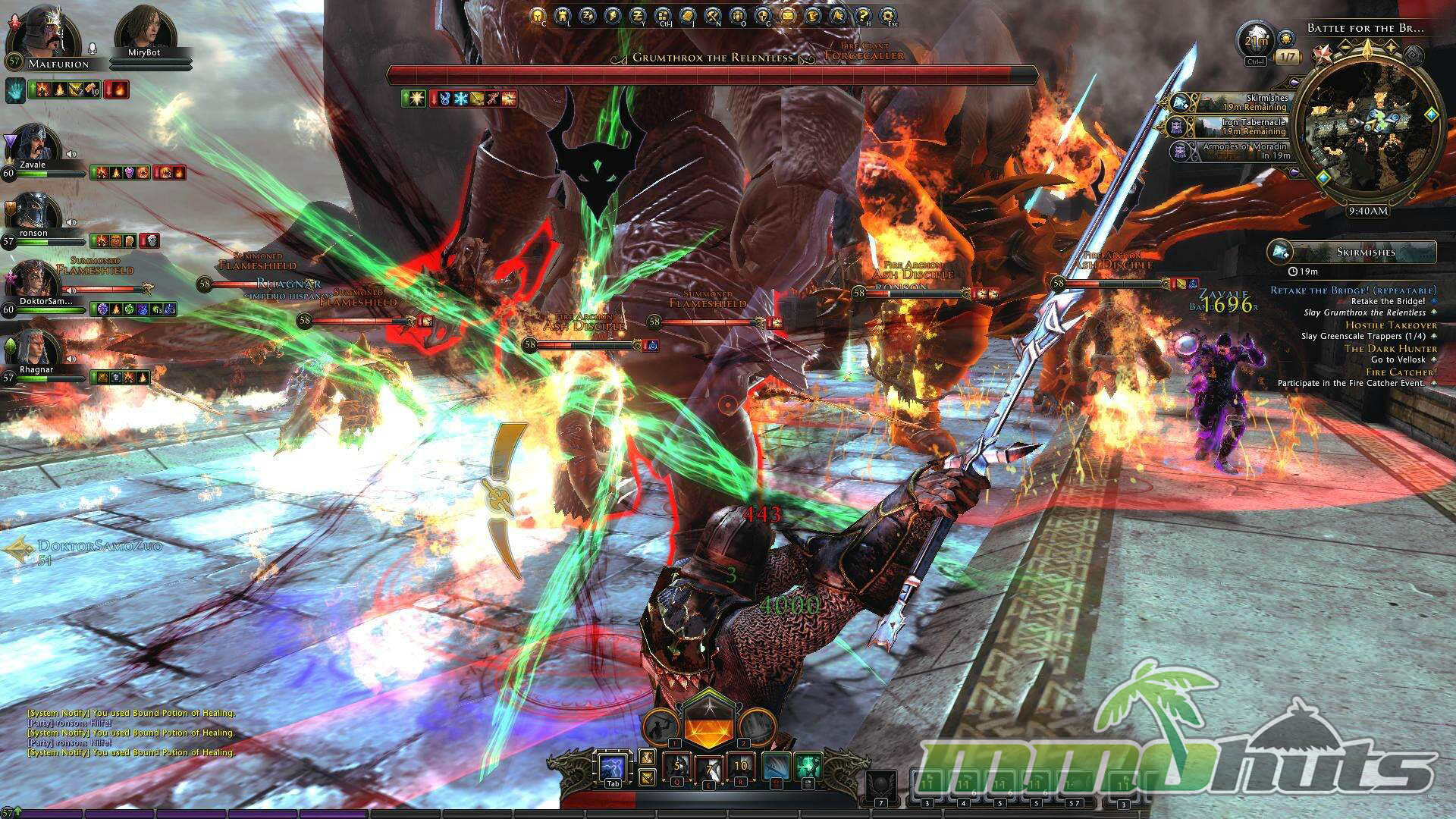Zoom in the minimap with plus button
This screenshot has width=1456, height=819.
pyautogui.click(x=1392, y=47)
